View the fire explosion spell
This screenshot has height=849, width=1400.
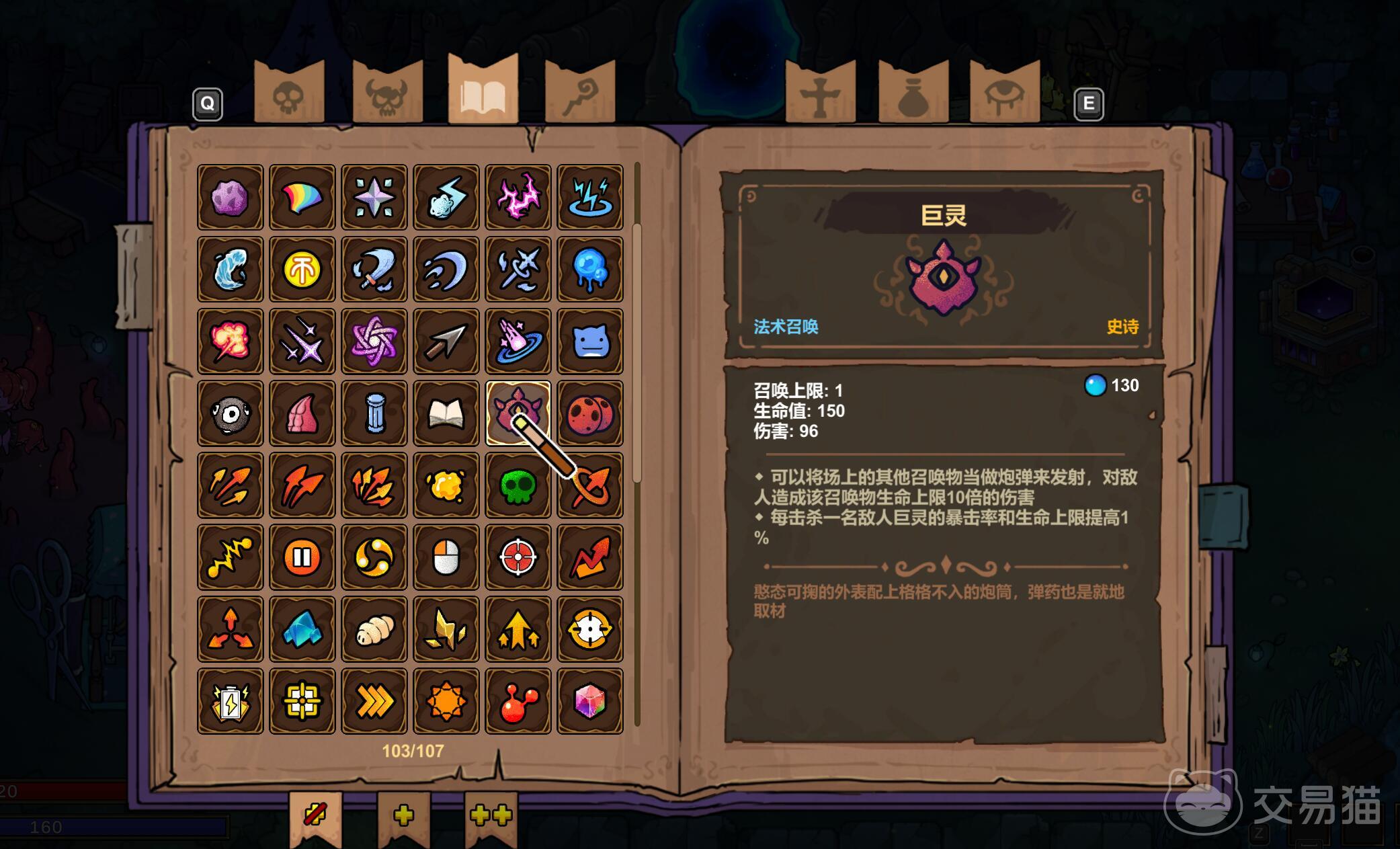tap(230, 340)
